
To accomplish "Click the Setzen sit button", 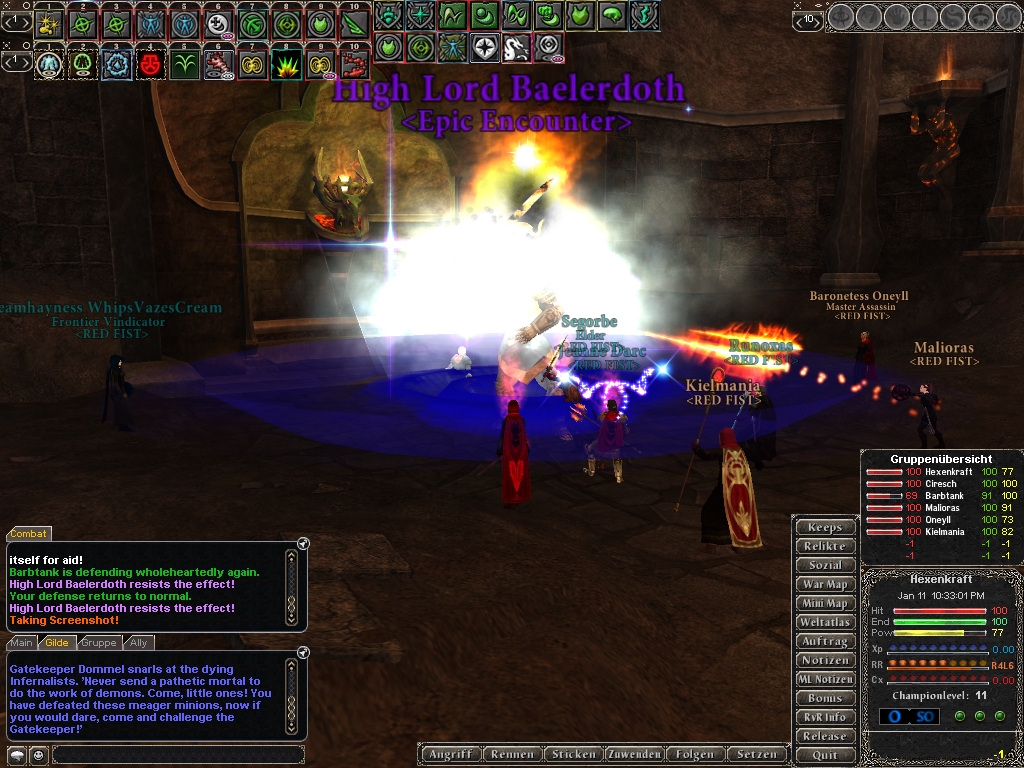I will [757, 754].
